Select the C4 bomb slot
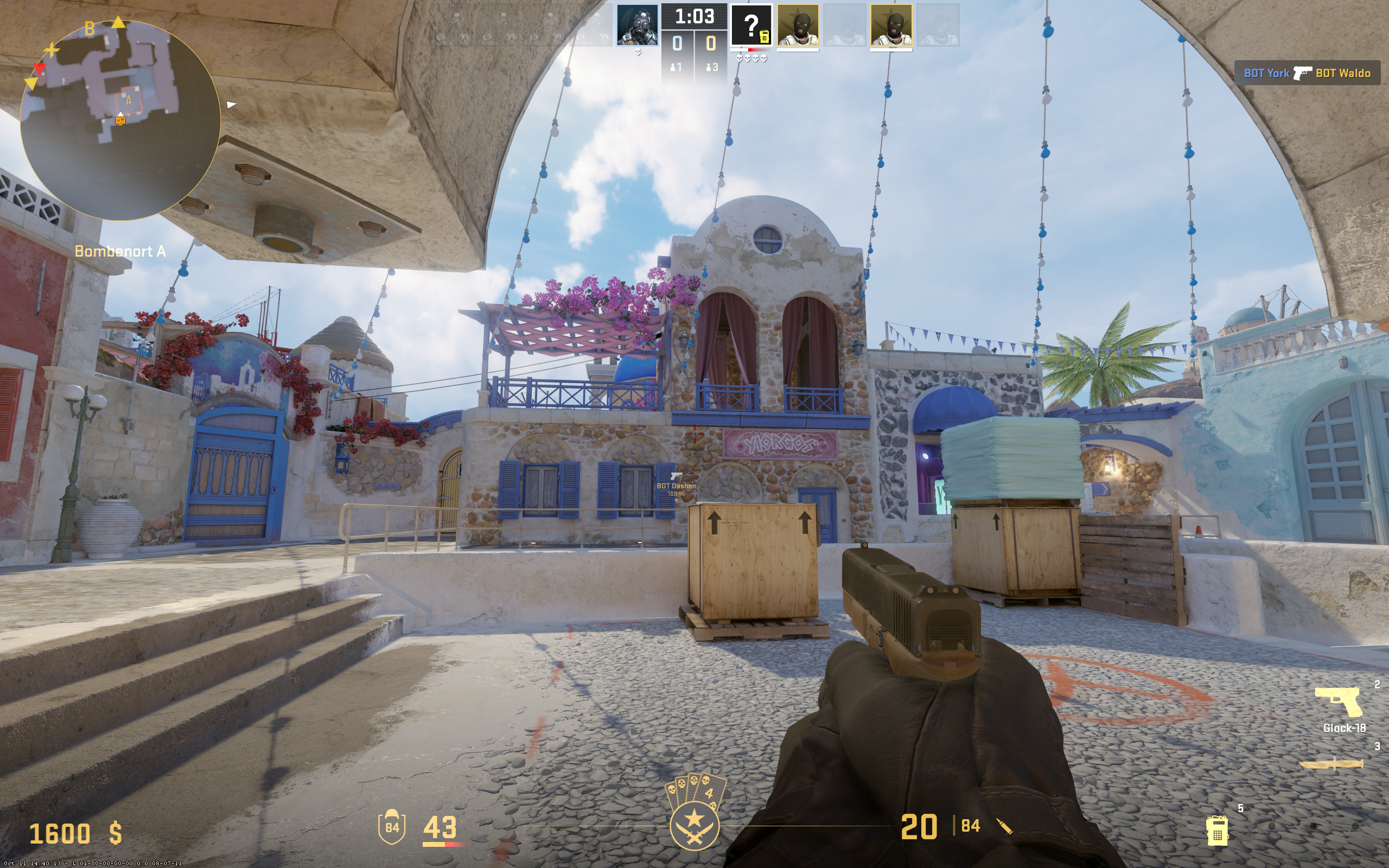This screenshot has width=1389, height=868. pos(1217,830)
